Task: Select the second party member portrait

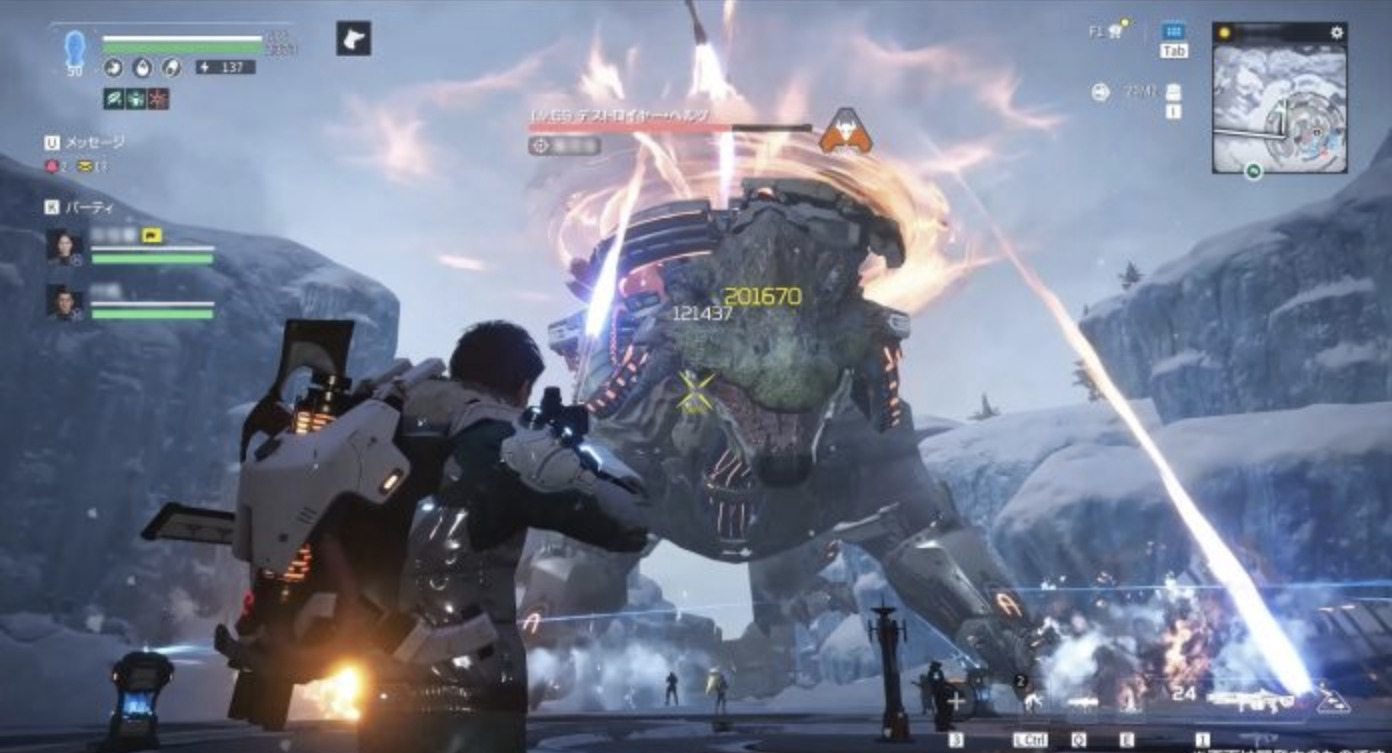Action: pos(64,301)
